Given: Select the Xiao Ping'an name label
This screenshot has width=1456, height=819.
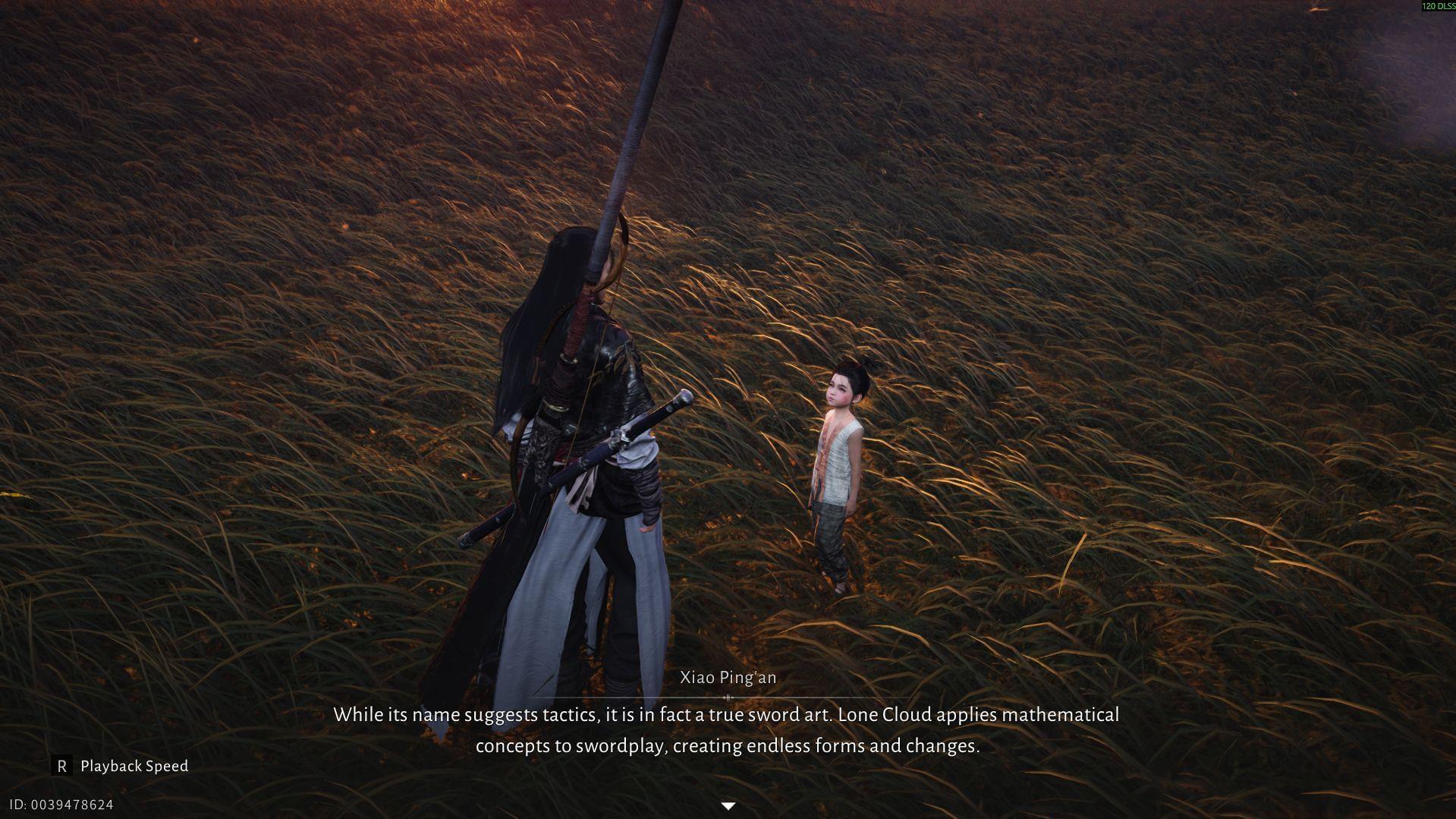Looking at the screenshot, I should (728, 676).
